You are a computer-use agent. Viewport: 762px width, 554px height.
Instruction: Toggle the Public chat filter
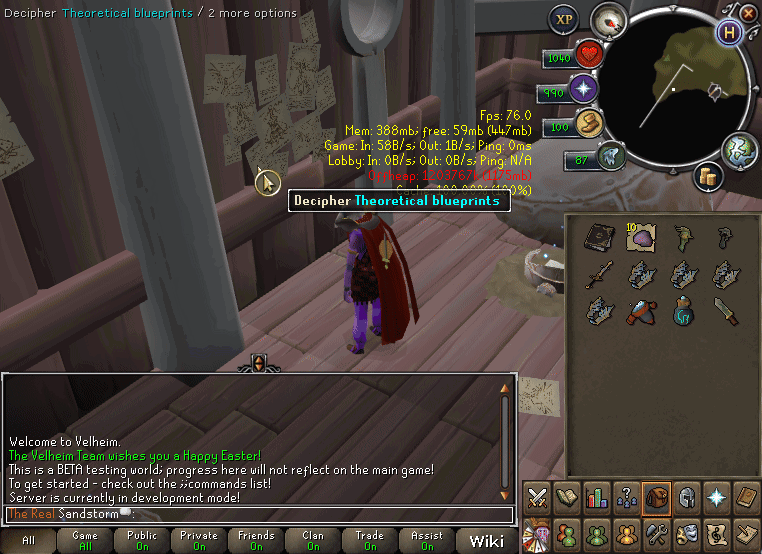pos(142,541)
